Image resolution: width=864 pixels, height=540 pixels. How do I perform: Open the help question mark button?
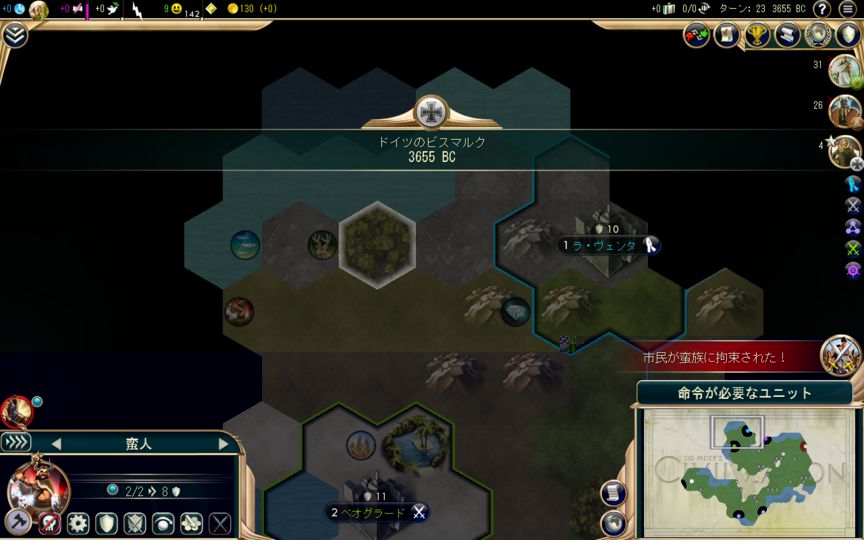821,9
